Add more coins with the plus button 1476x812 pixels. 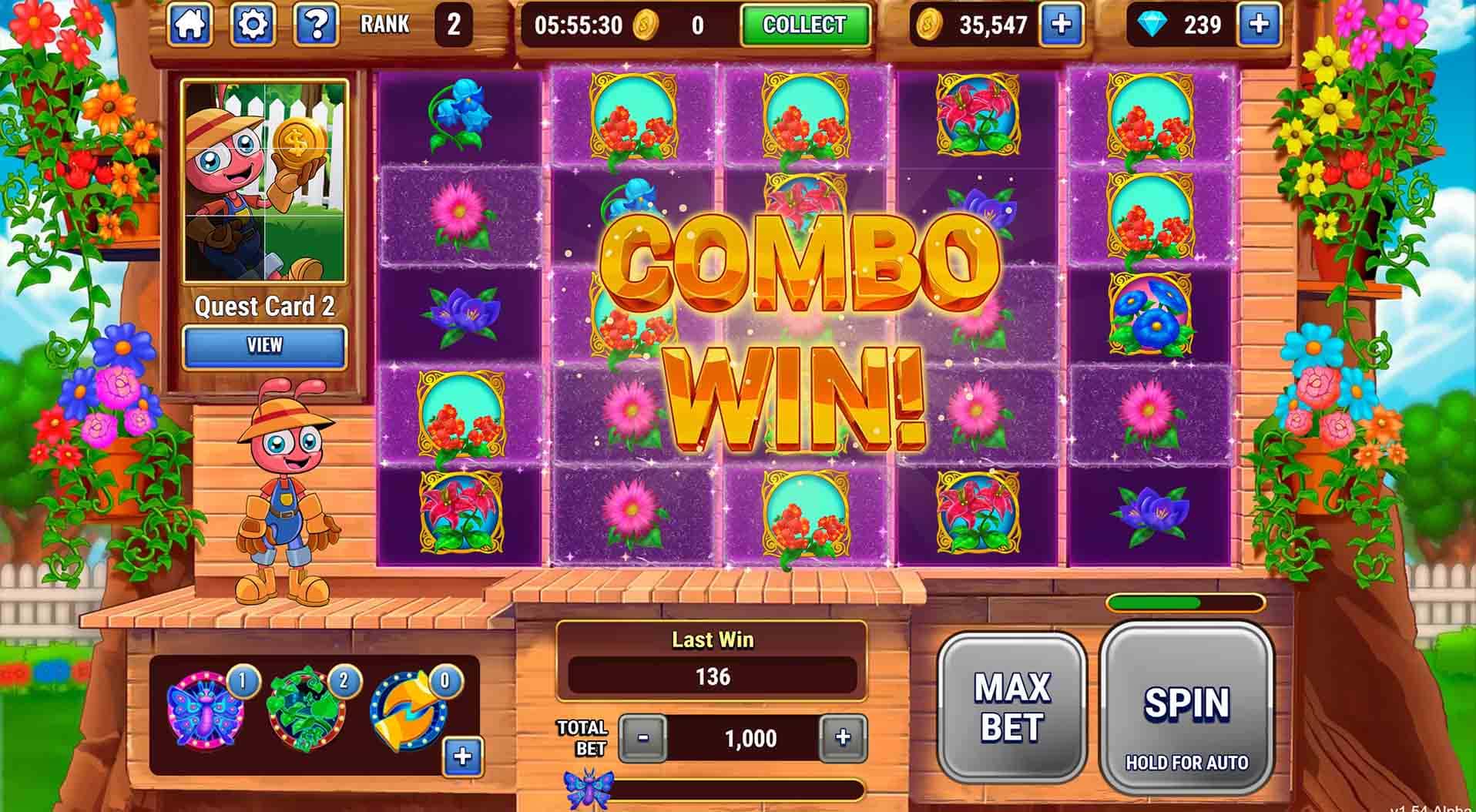click(x=1061, y=25)
